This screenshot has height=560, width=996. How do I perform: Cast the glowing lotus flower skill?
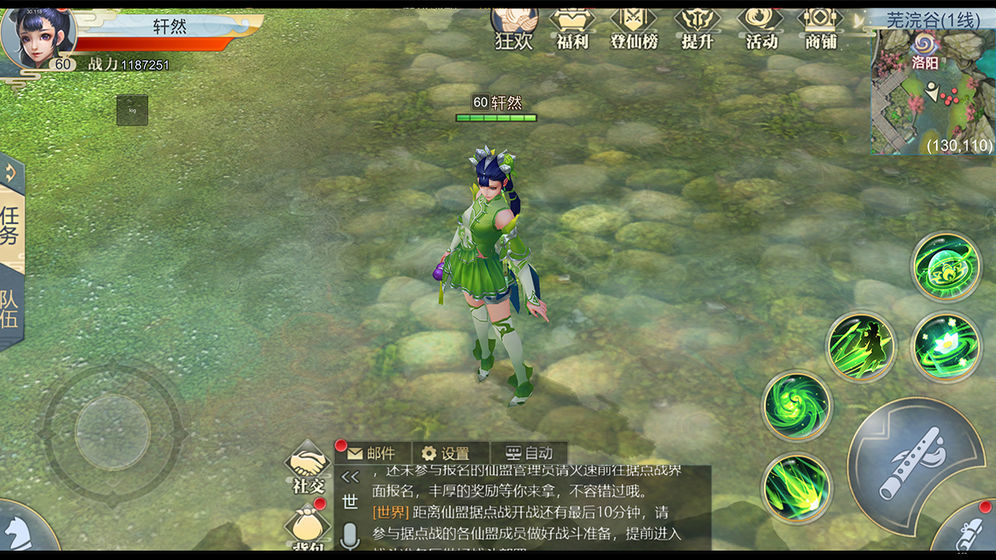(946, 347)
